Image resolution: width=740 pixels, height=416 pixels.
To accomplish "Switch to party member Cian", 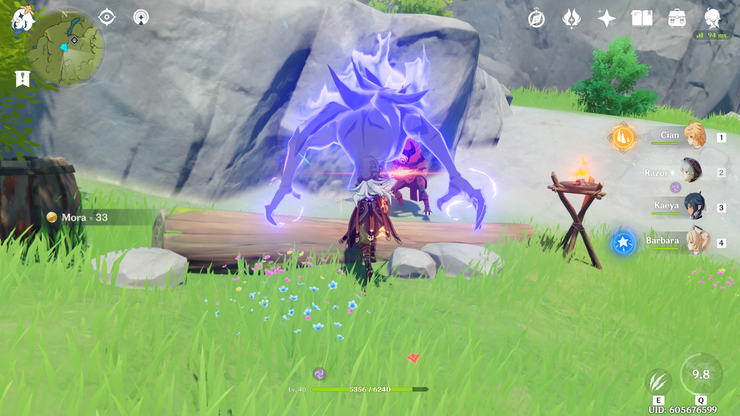I will [x=693, y=136].
